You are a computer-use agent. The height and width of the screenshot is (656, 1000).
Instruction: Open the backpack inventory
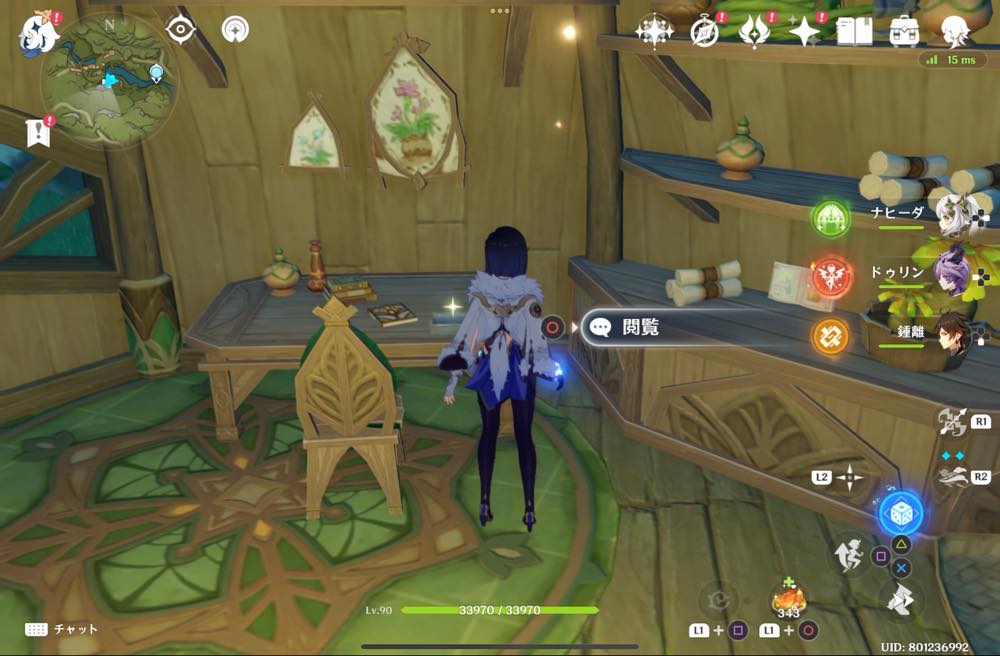point(904,31)
